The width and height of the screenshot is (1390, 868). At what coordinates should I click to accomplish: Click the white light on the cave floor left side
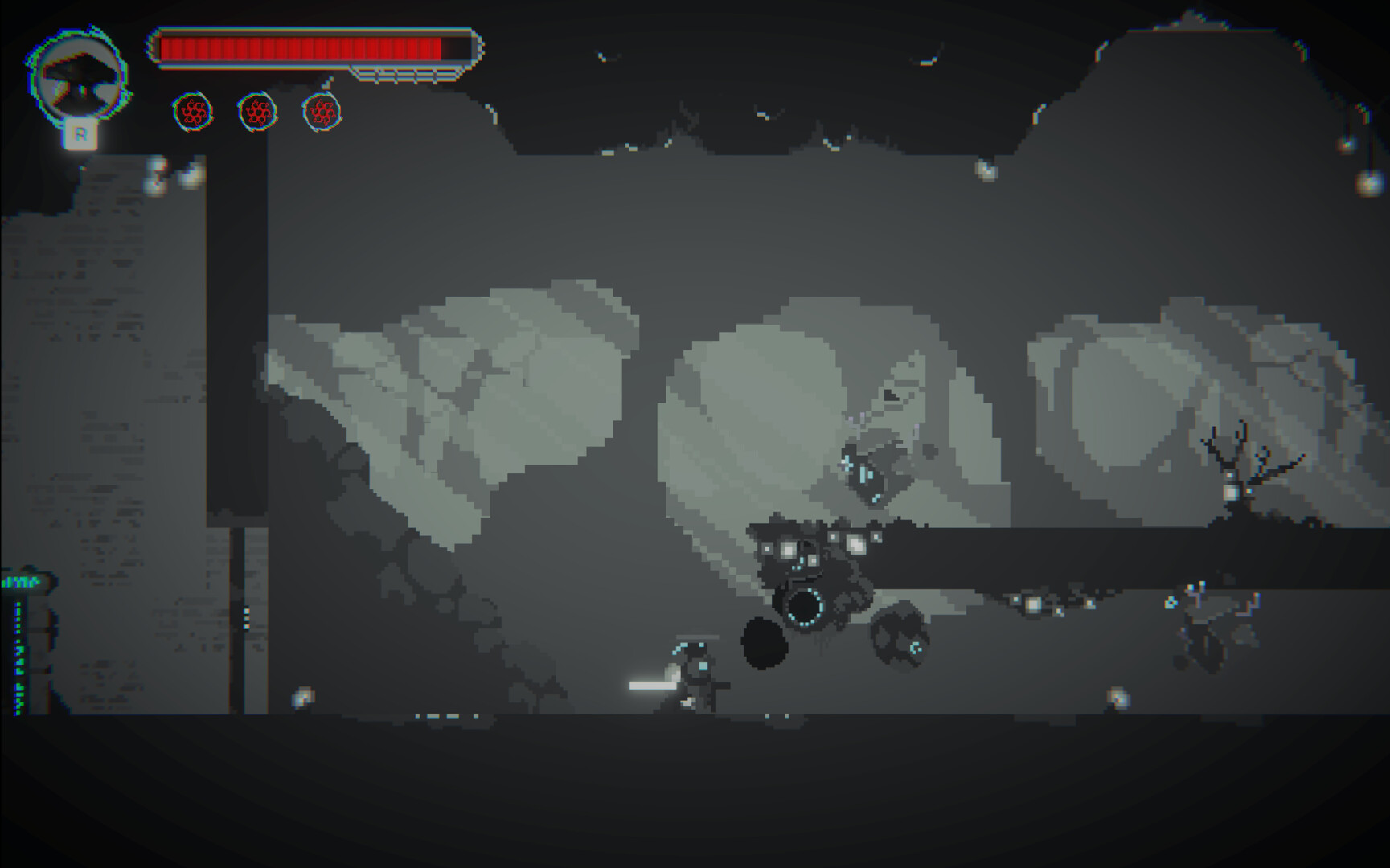coord(304,698)
